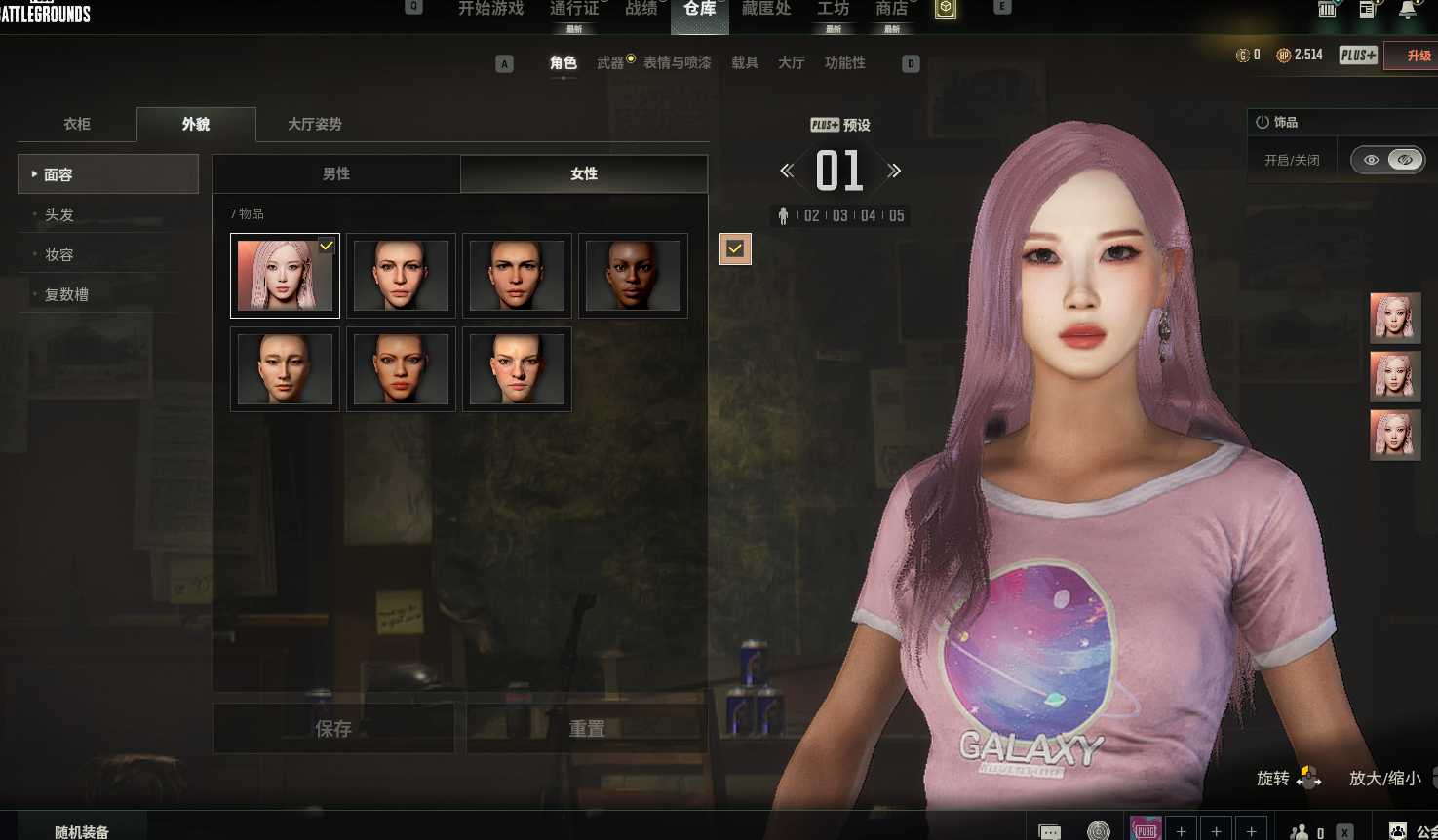The width and height of the screenshot is (1438, 840).
Task: Choose the dark-skinned face thumbnail
Action: (x=633, y=276)
